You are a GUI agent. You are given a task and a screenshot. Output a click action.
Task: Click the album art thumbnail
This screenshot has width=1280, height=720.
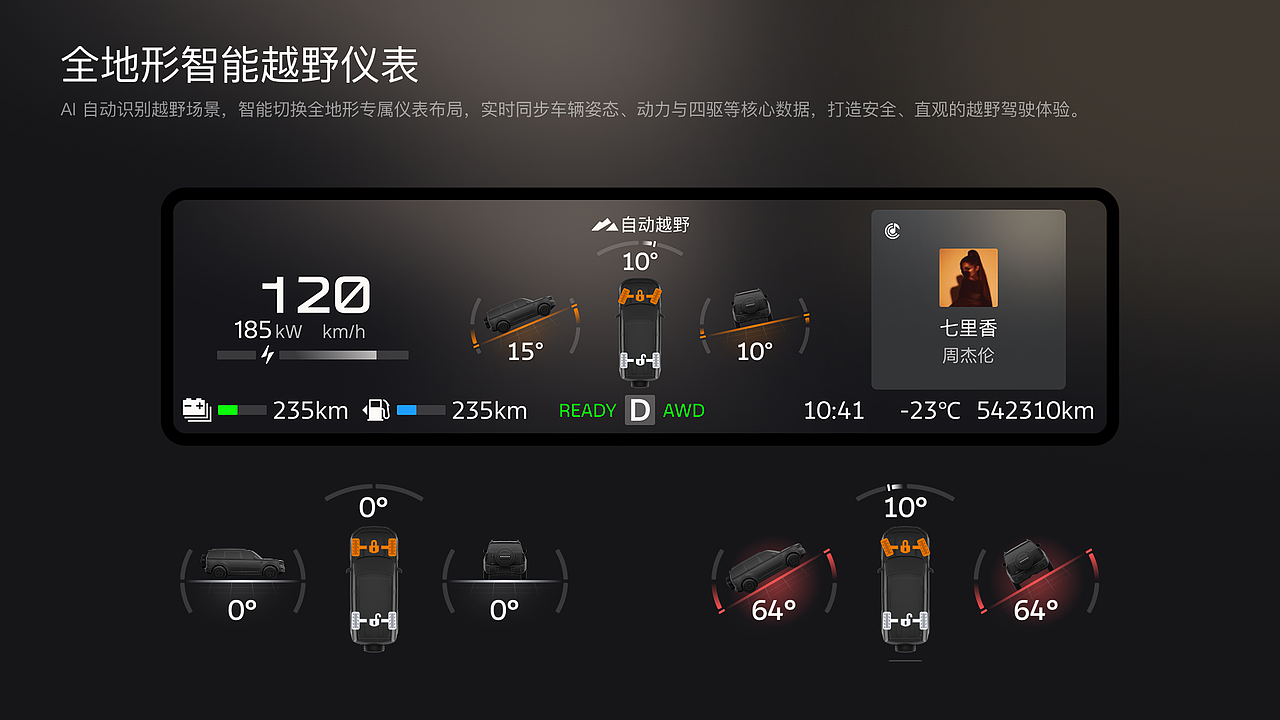pyautogui.click(x=967, y=278)
